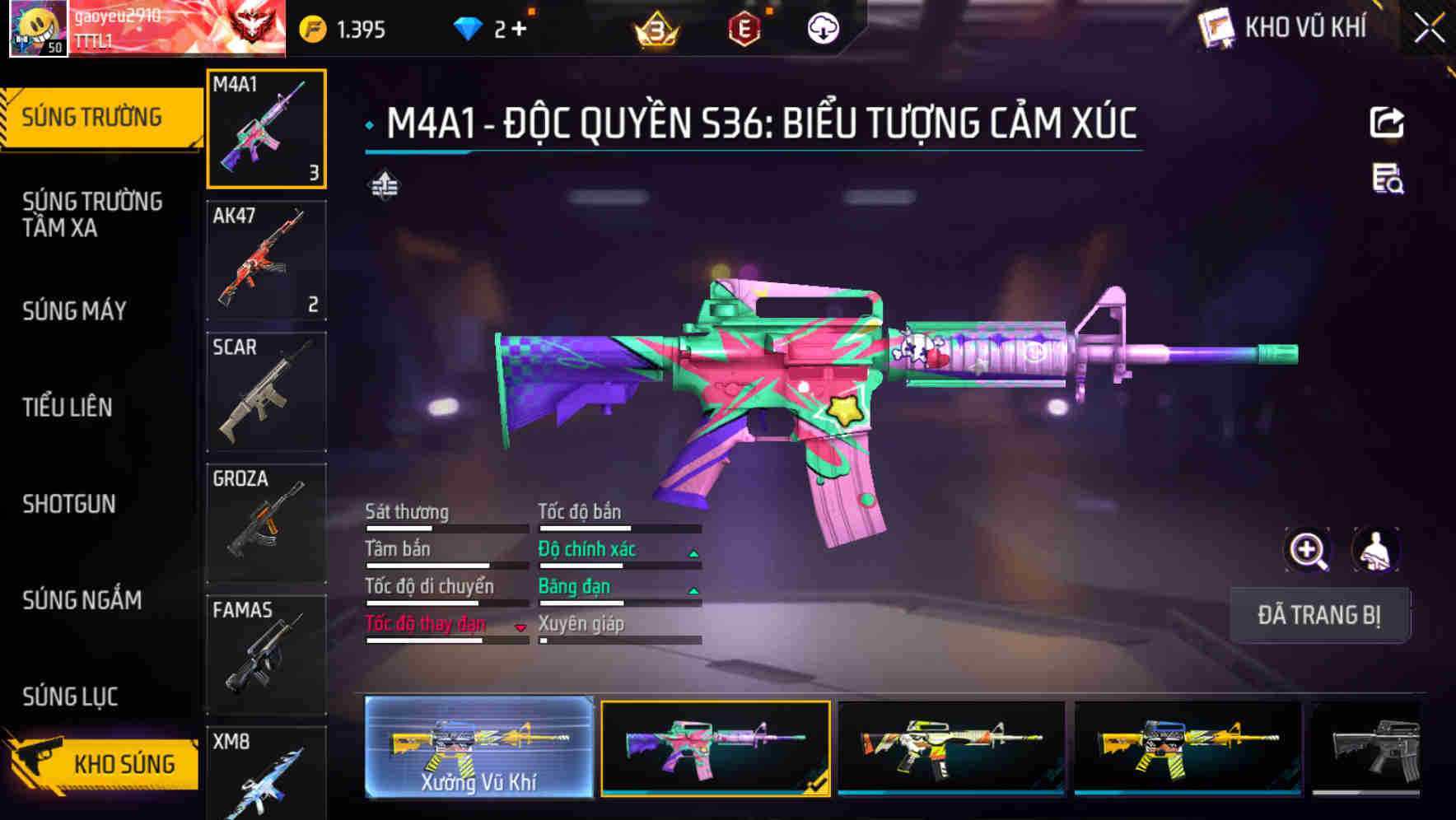Open the red E event badge icon
1456x820 pixels.
click(x=745, y=26)
